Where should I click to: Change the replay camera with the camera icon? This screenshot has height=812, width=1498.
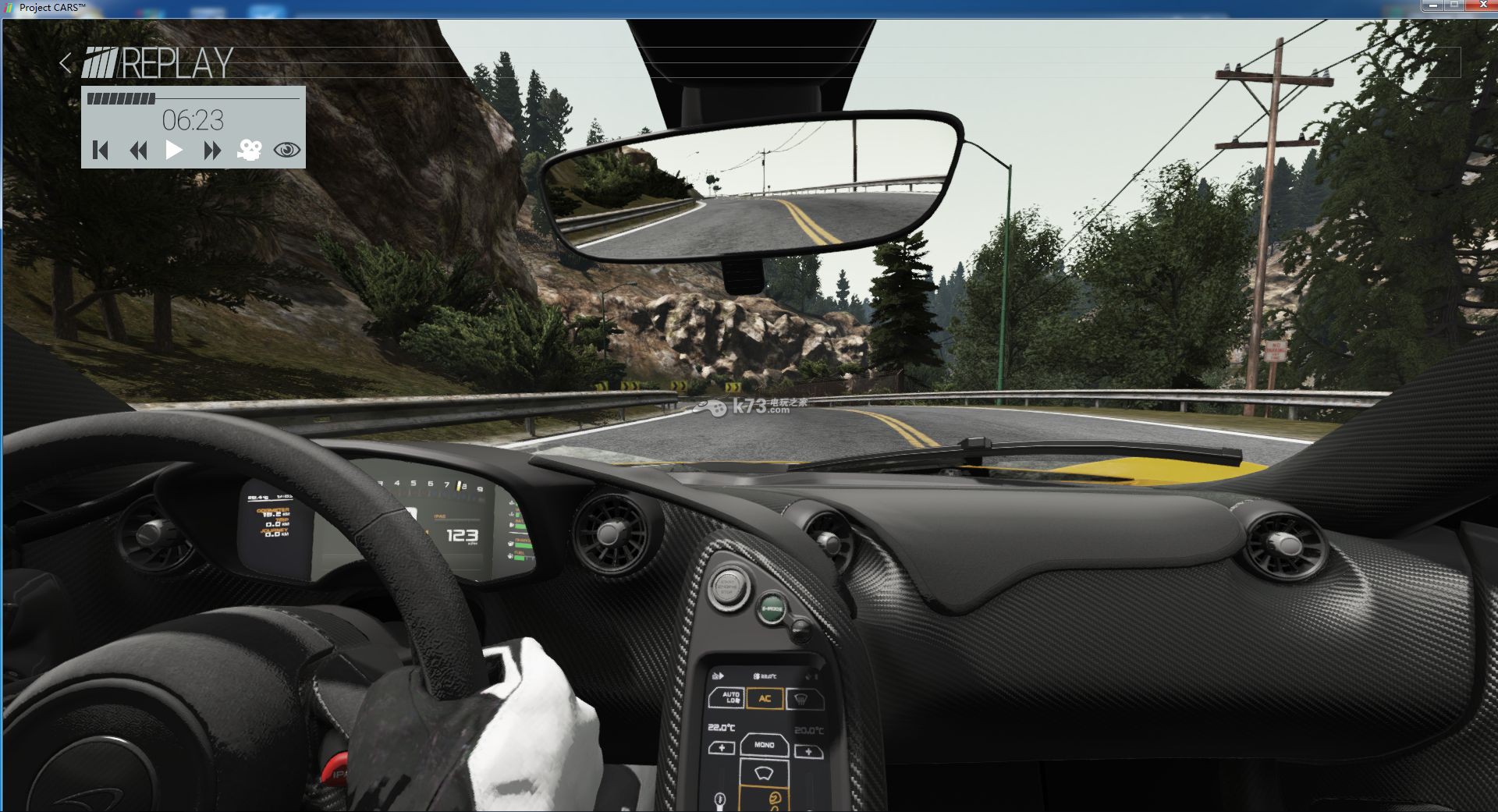[249, 150]
